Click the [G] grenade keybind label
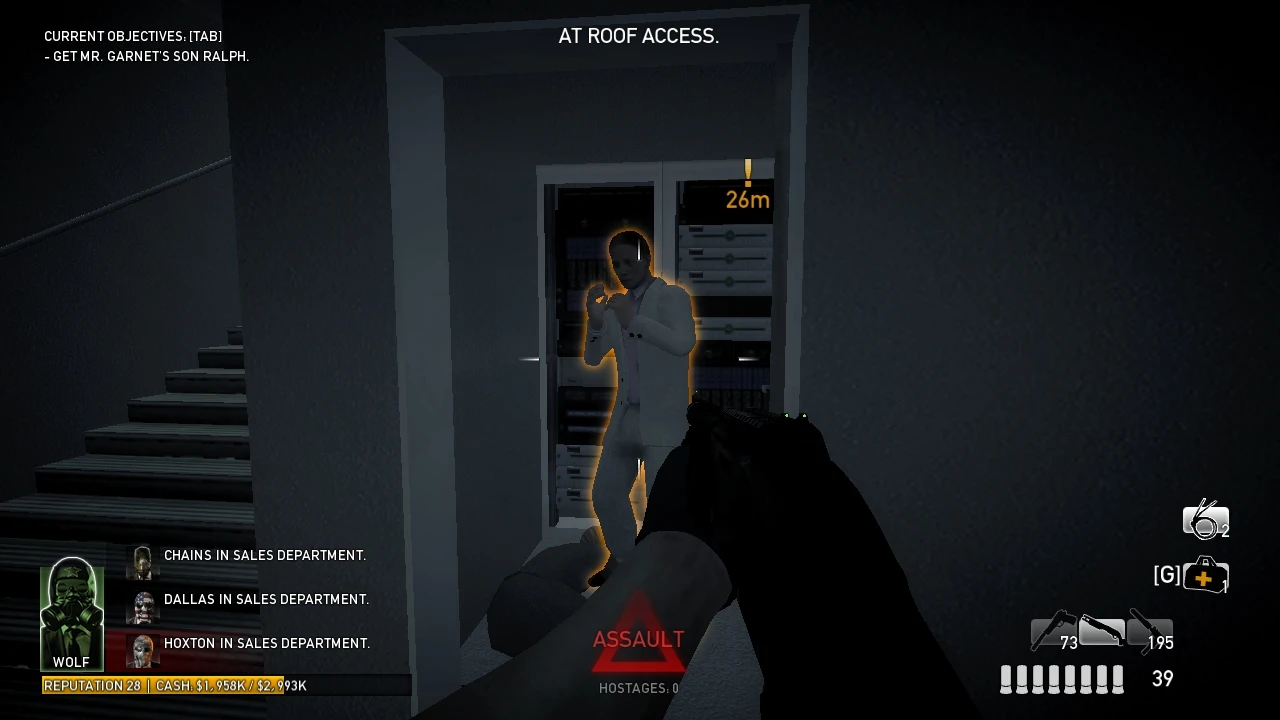The image size is (1280, 720). pyautogui.click(x=1166, y=576)
